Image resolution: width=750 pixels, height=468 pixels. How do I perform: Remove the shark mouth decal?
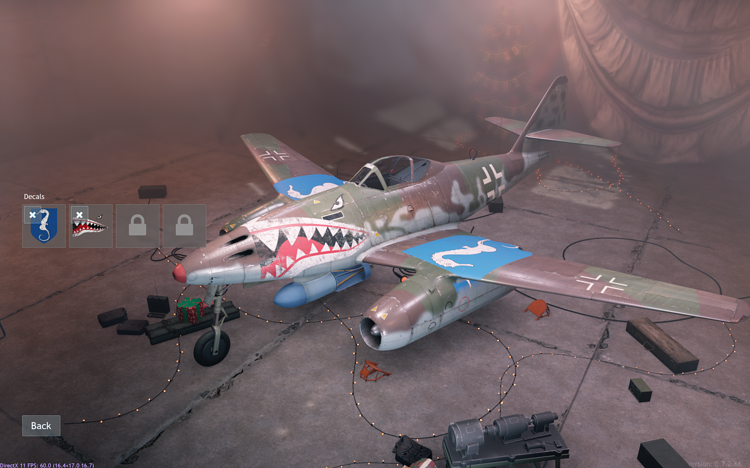[78, 214]
